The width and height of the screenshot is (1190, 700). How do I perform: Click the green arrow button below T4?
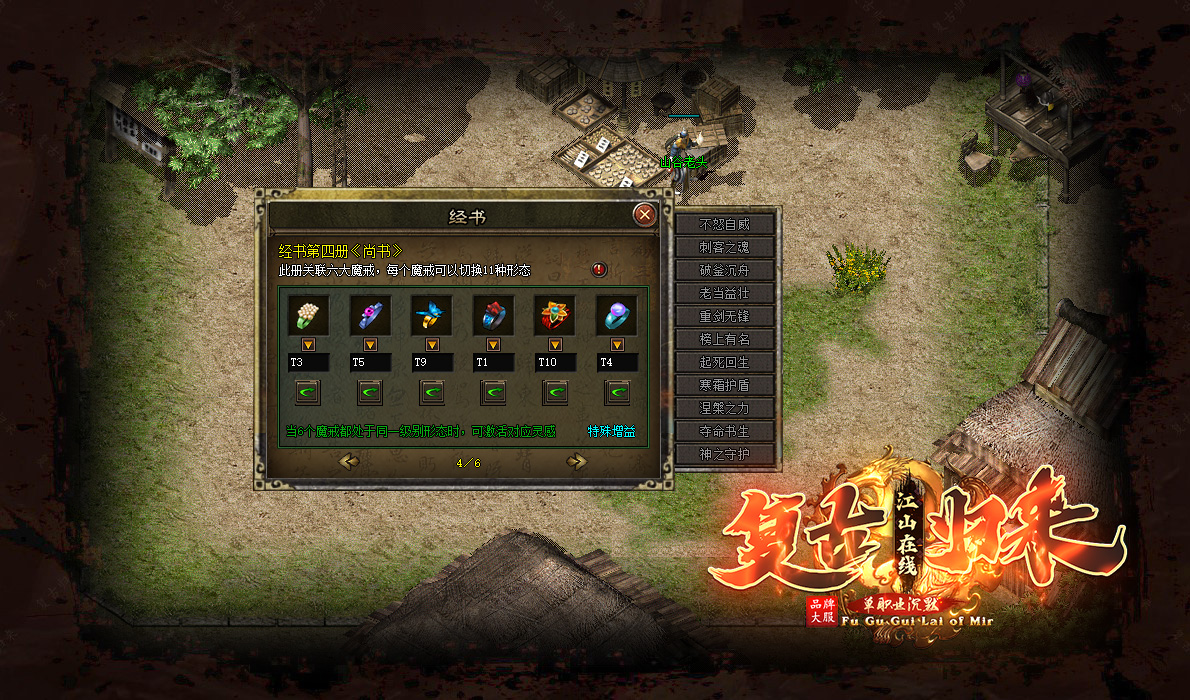pyautogui.click(x=617, y=392)
